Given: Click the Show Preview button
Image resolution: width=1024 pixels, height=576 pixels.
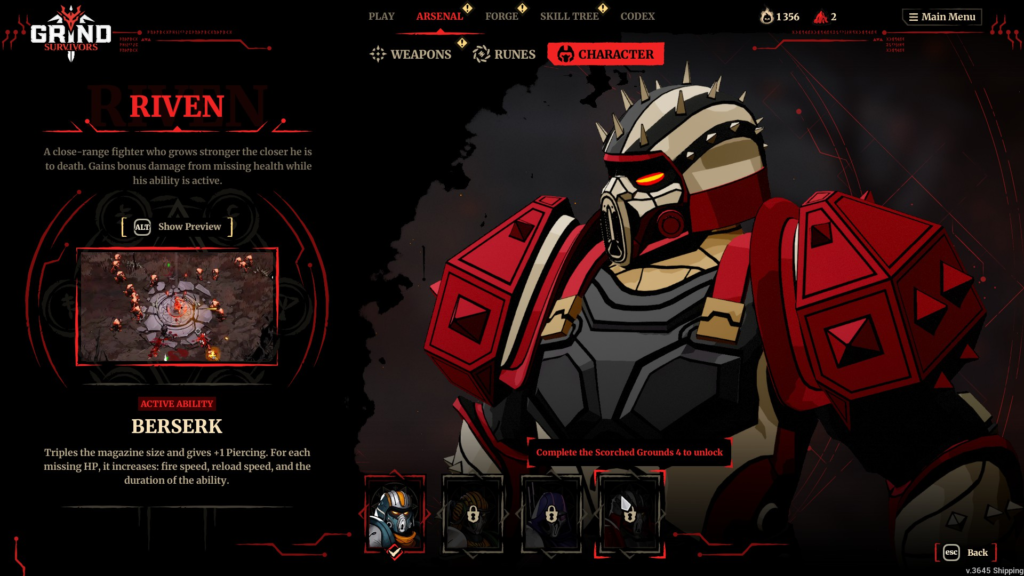Looking at the screenshot, I should 177,227.
